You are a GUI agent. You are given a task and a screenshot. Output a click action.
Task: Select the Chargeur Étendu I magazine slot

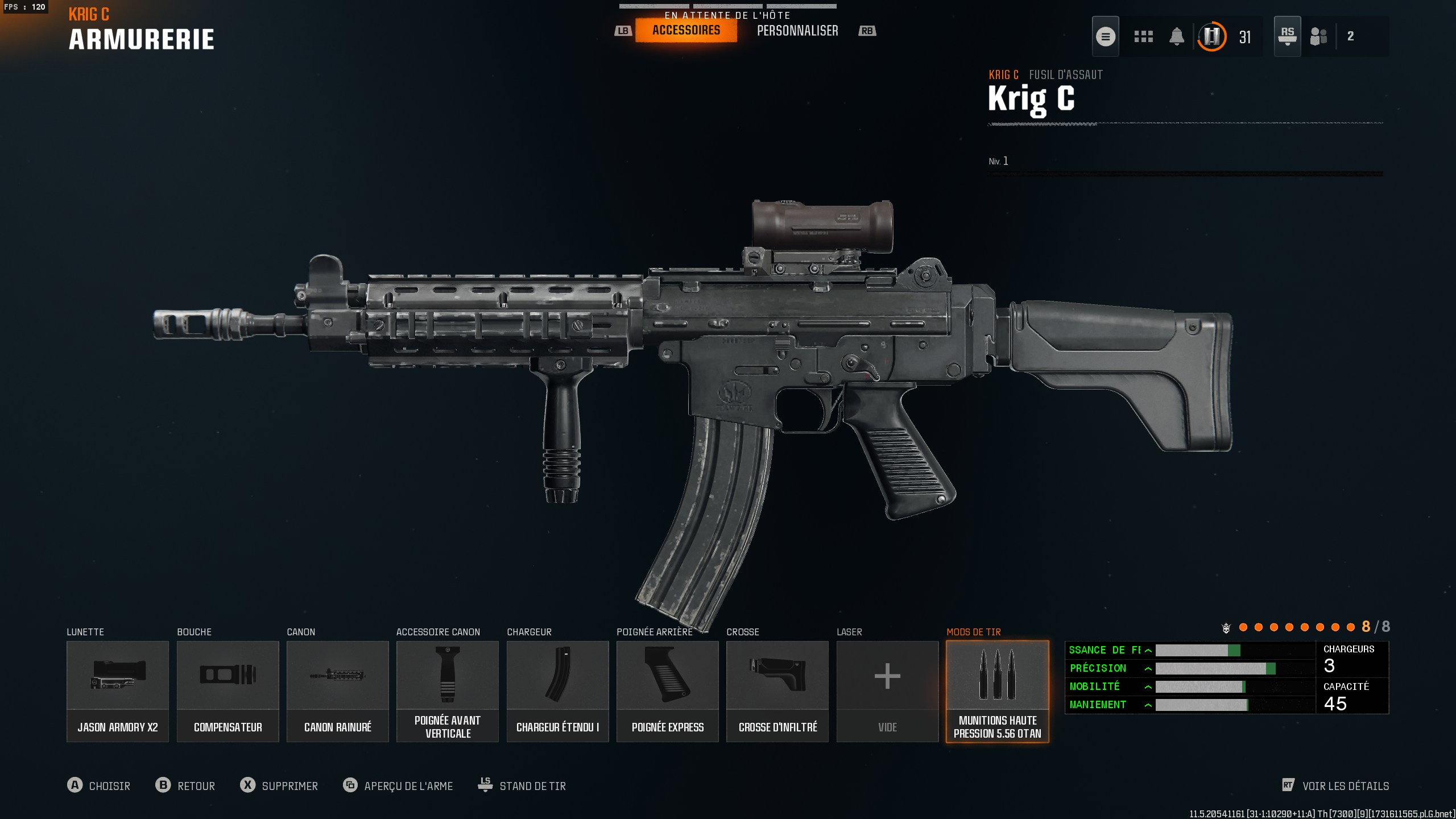click(557, 691)
